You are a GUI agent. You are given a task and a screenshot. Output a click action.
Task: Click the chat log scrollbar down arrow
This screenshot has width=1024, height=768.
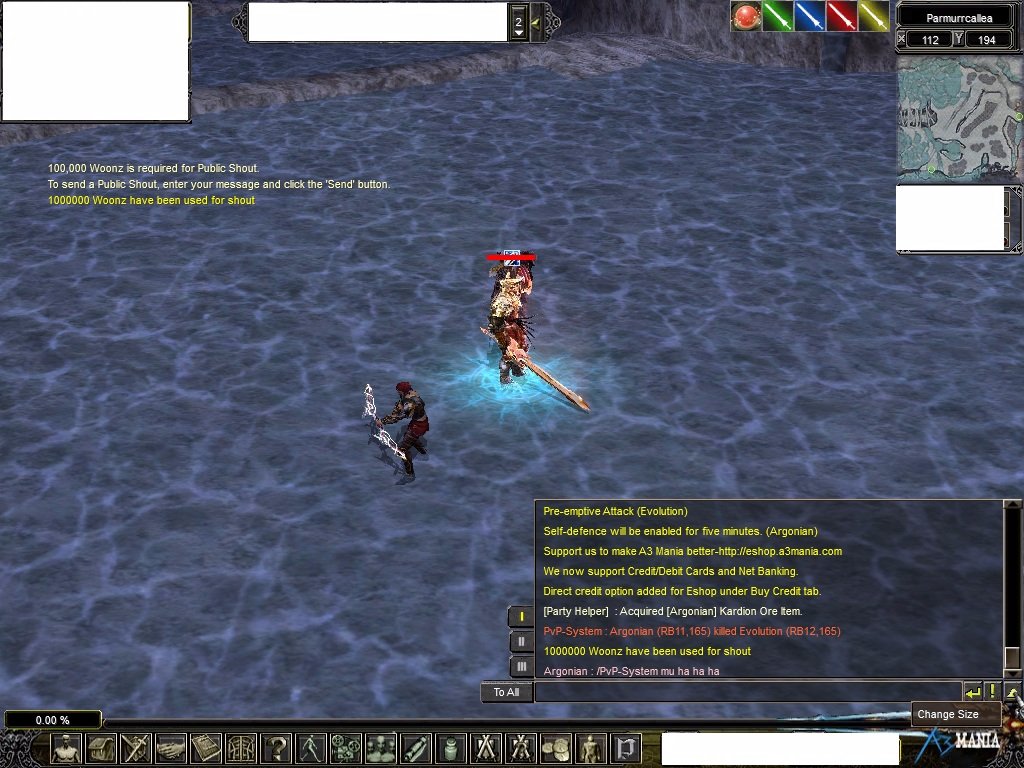click(1012, 672)
